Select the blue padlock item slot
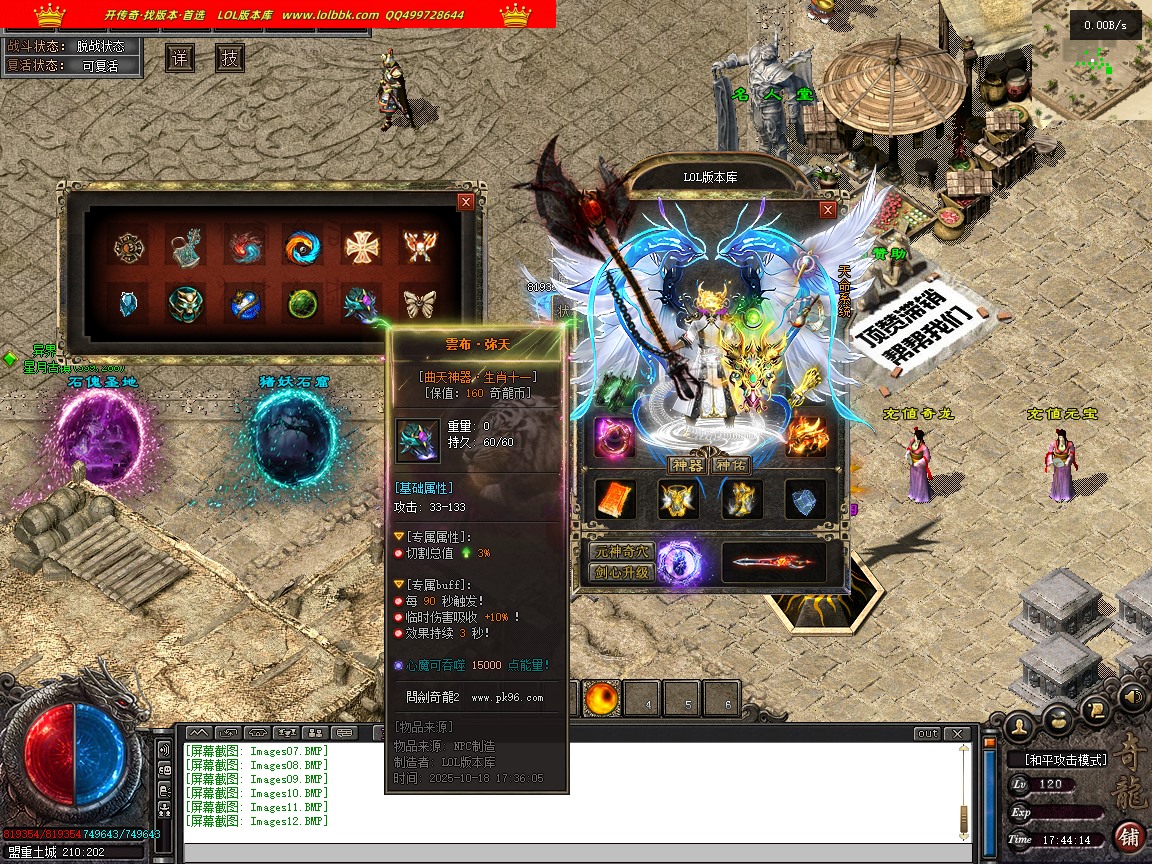The height and width of the screenshot is (864, 1152). [186, 246]
